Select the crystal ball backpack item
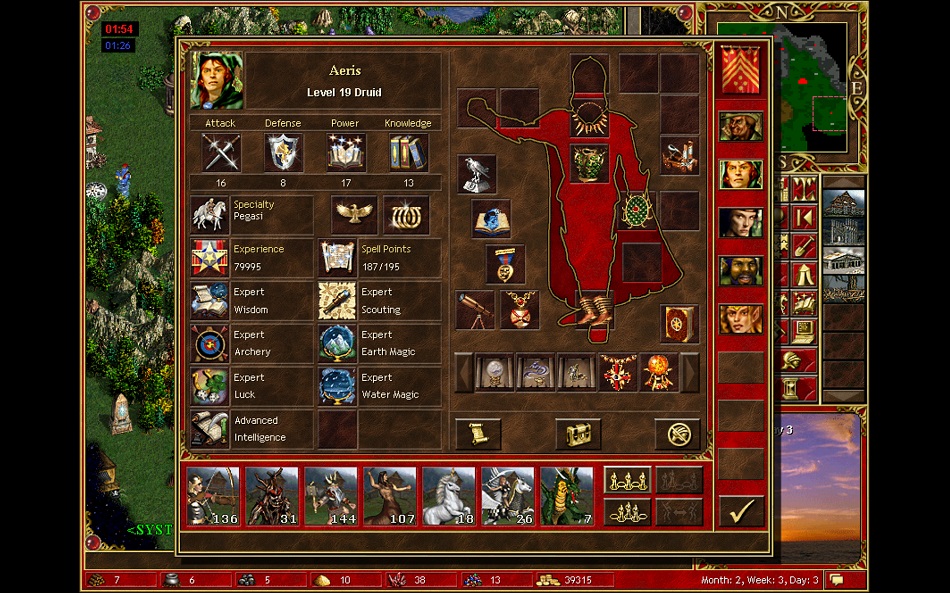The width and height of the screenshot is (950, 593). coord(495,373)
